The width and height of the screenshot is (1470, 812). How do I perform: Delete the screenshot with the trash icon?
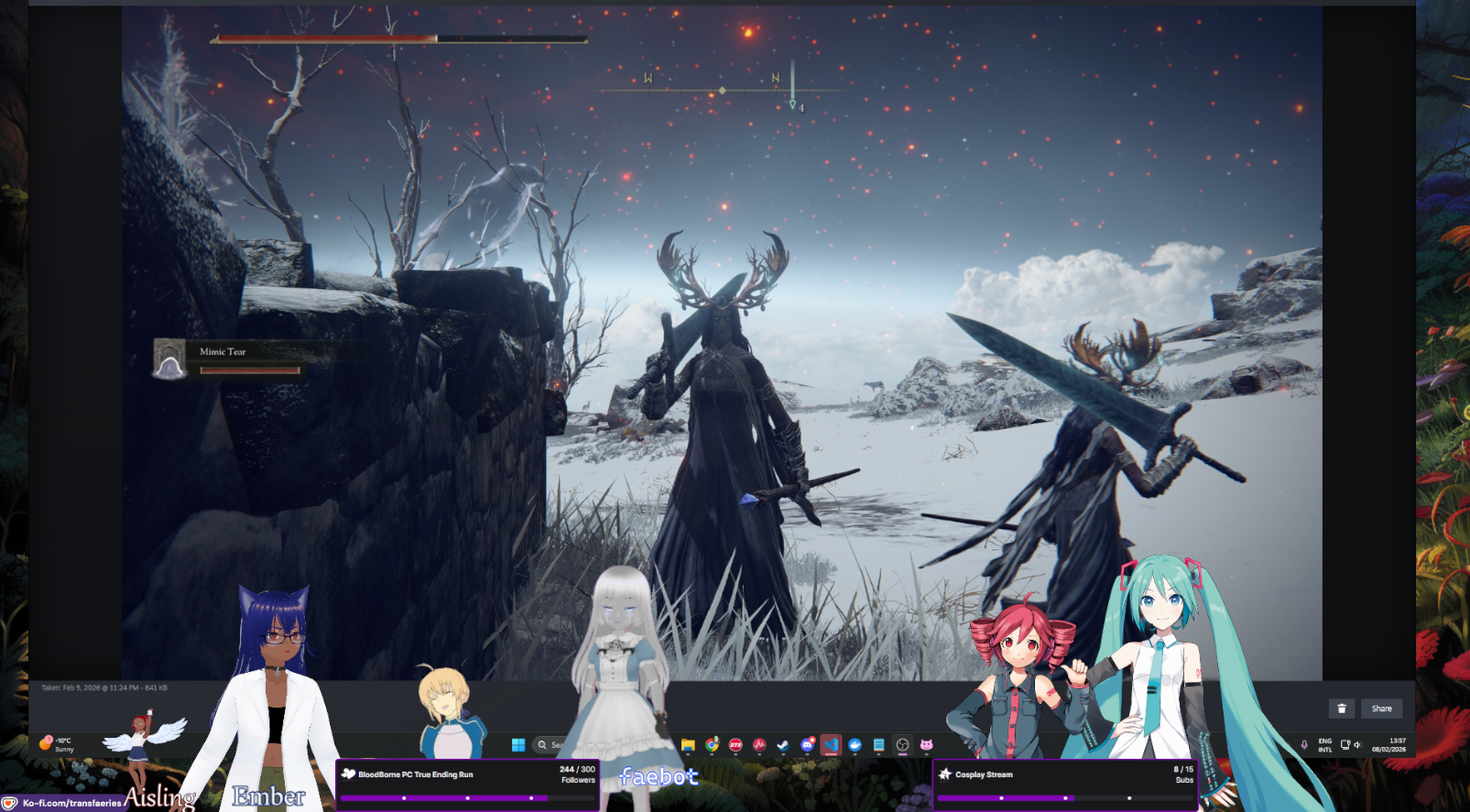click(1342, 709)
